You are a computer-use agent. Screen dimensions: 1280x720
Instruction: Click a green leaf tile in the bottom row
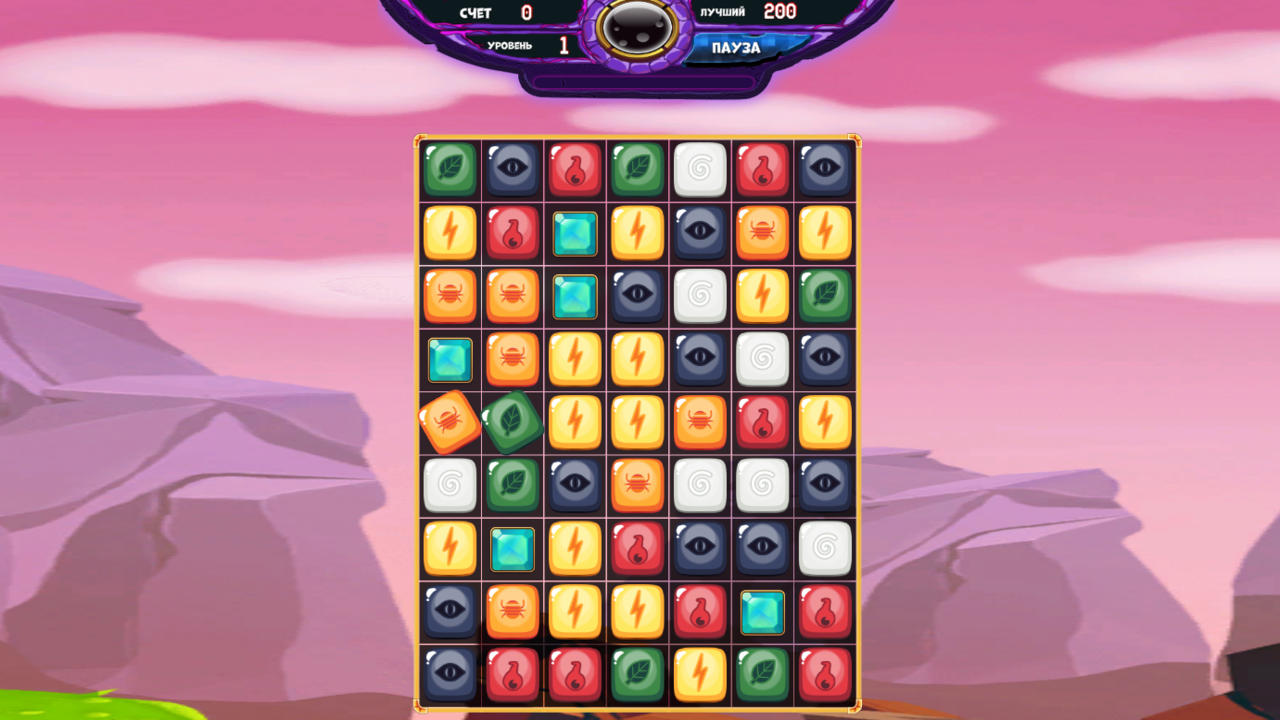click(x=638, y=674)
